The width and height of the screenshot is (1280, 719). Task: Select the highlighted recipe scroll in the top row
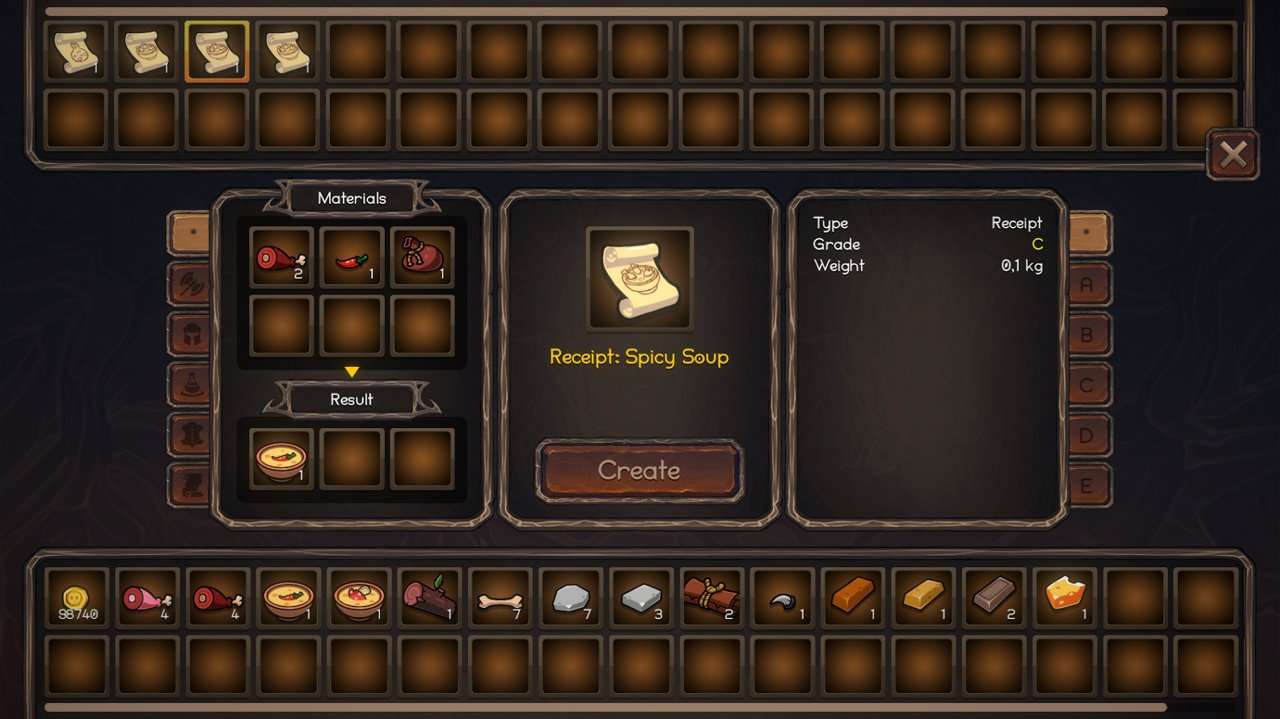point(217,52)
